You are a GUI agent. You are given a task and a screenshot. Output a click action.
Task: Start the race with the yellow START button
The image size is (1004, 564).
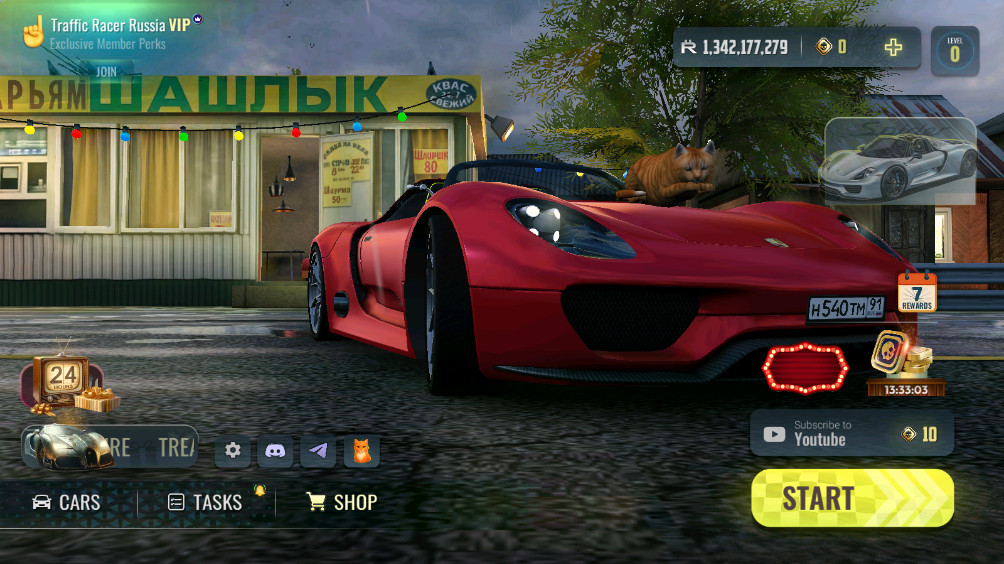pos(852,498)
